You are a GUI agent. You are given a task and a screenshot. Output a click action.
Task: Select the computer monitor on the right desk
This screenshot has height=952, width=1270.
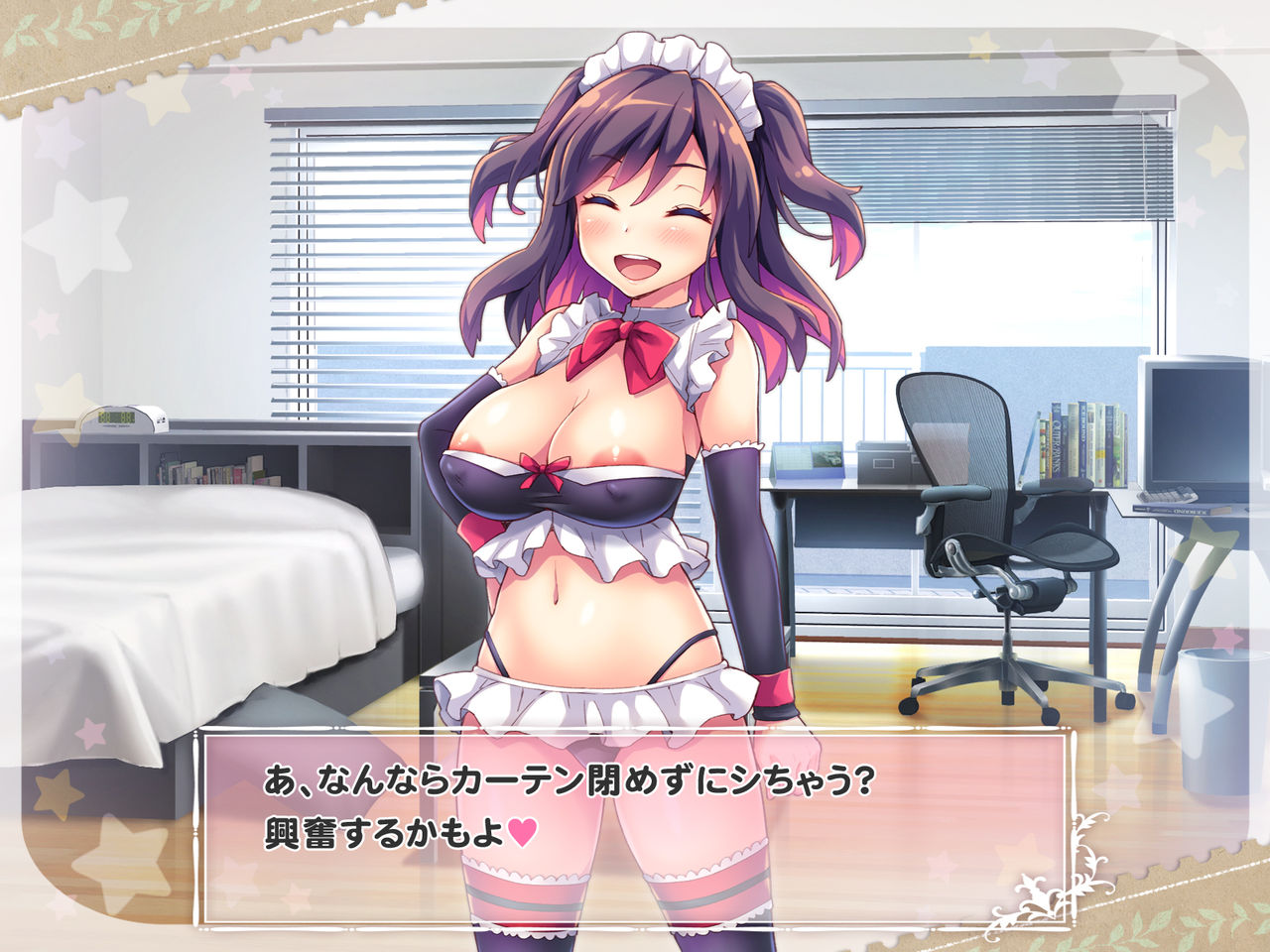click(x=1196, y=436)
